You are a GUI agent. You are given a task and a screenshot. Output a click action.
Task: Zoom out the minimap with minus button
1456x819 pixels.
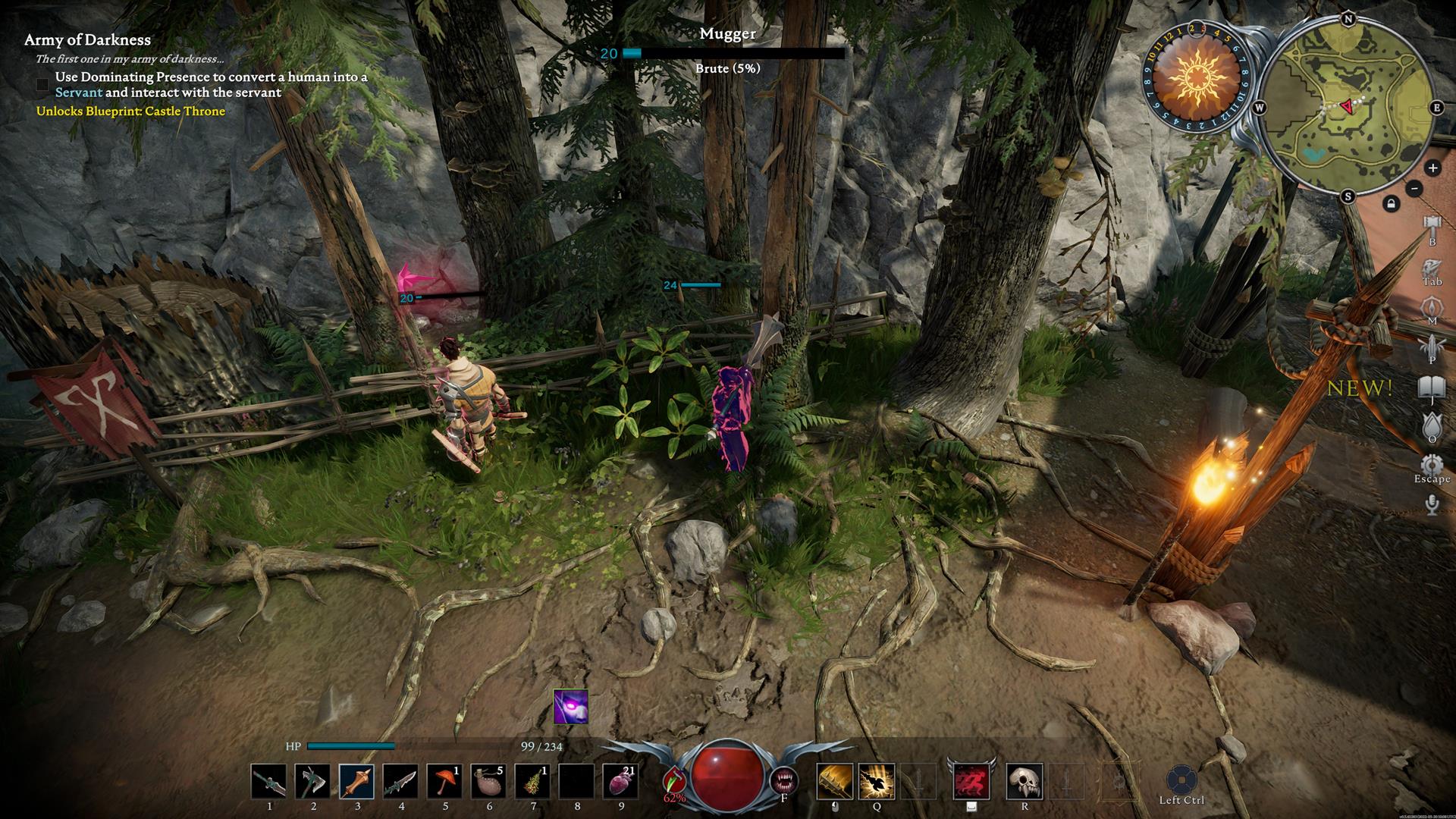1414,188
